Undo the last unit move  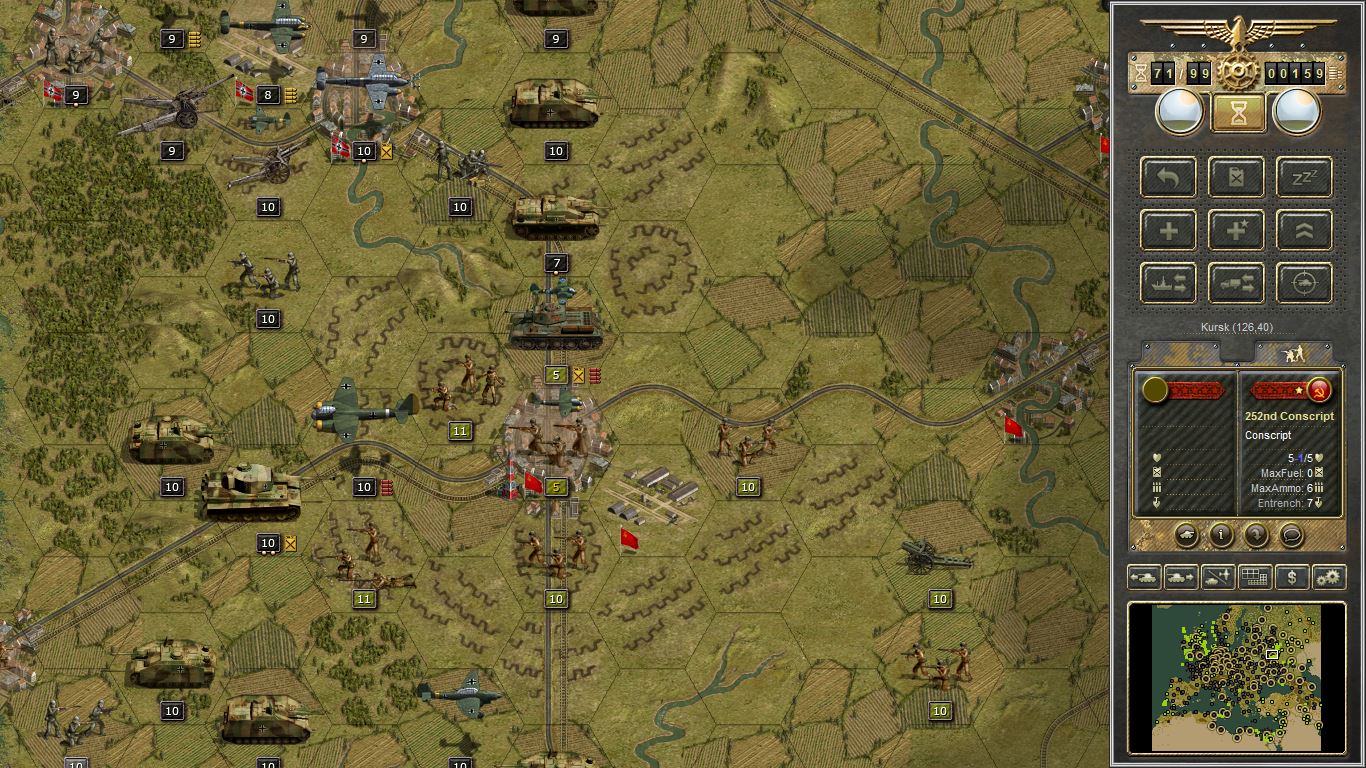1168,177
